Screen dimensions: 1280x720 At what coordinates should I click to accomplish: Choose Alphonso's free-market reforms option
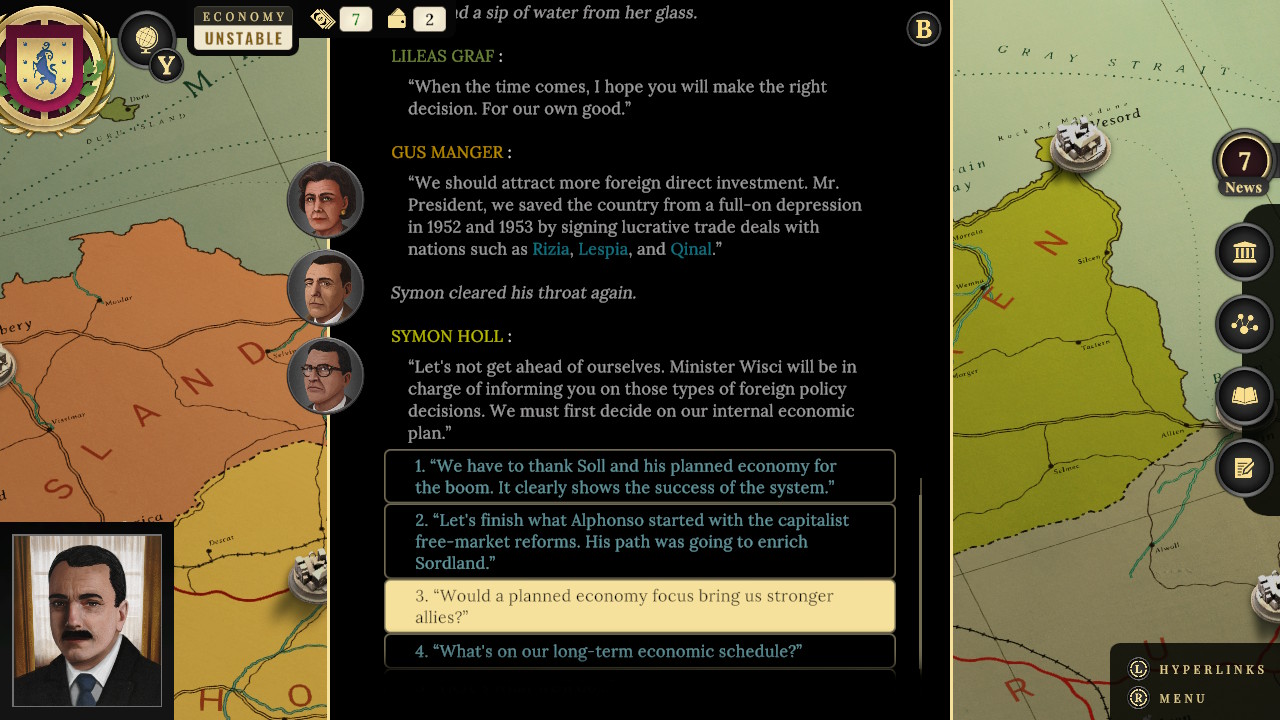(x=640, y=541)
